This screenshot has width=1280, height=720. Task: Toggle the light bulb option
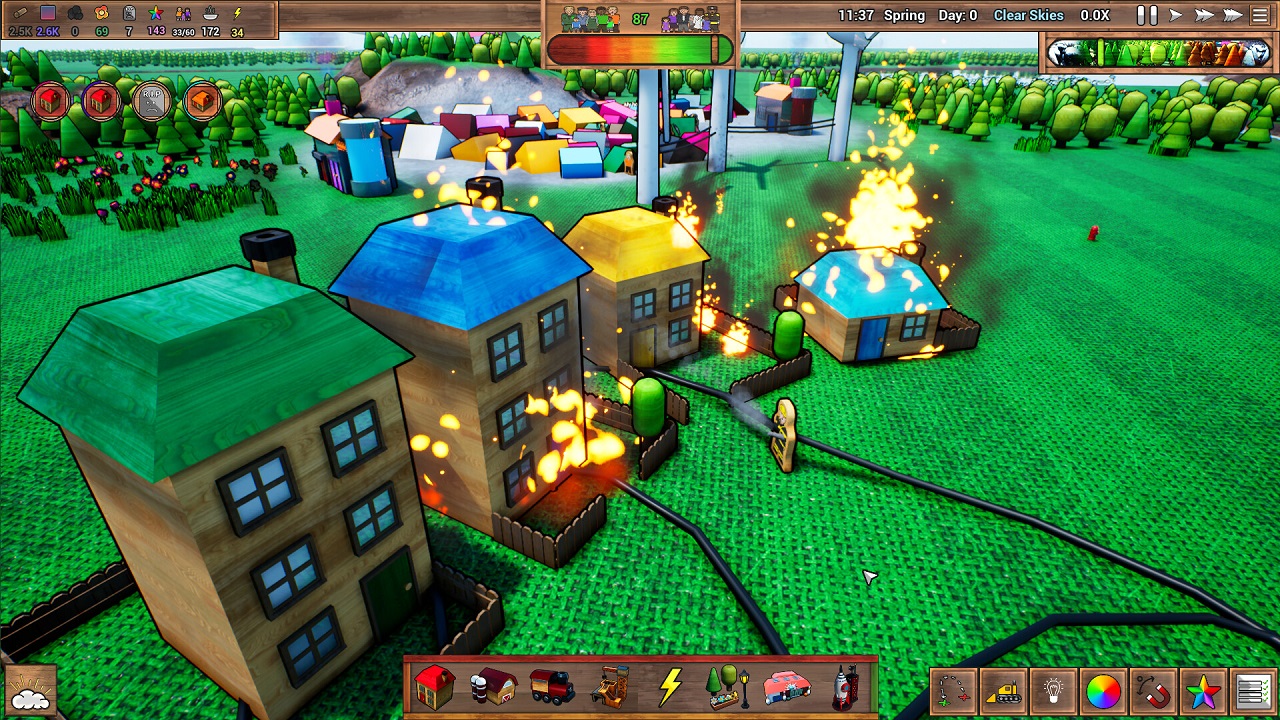pos(1053,691)
